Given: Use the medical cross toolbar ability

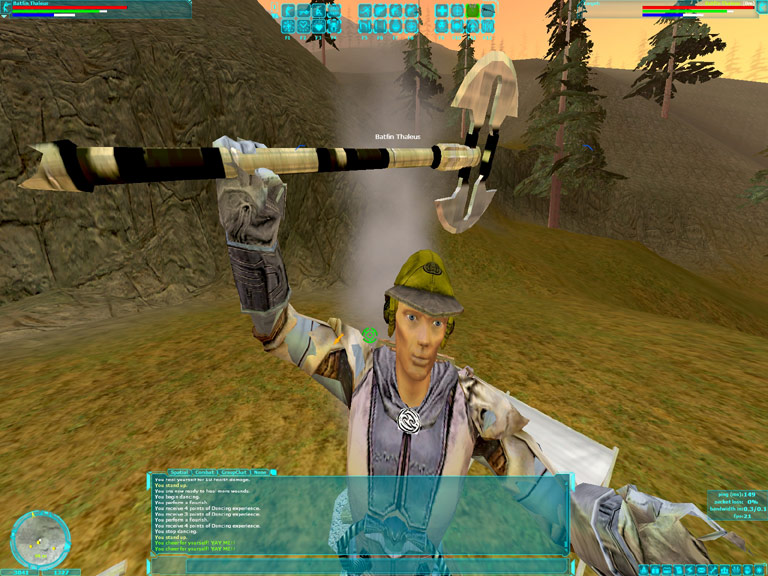Looking at the screenshot, I should pyautogui.click(x=442, y=11).
